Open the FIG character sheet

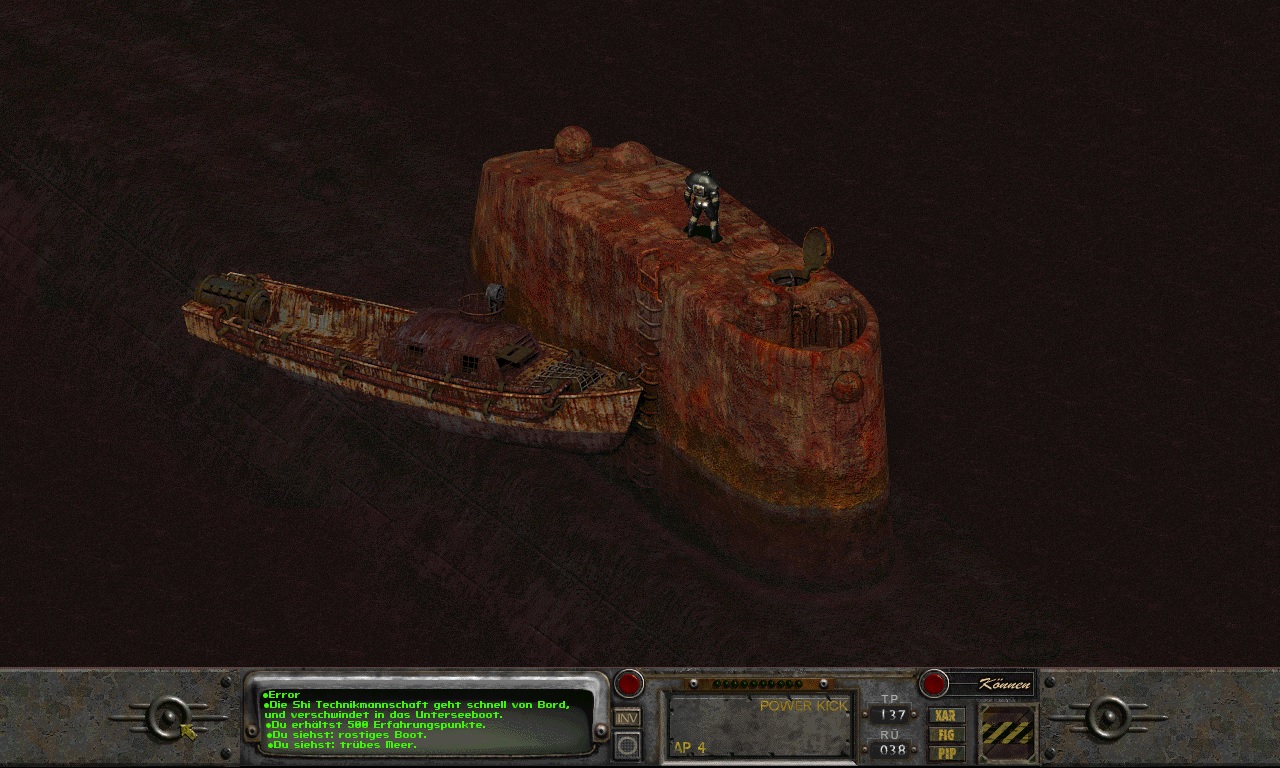(x=946, y=734)
